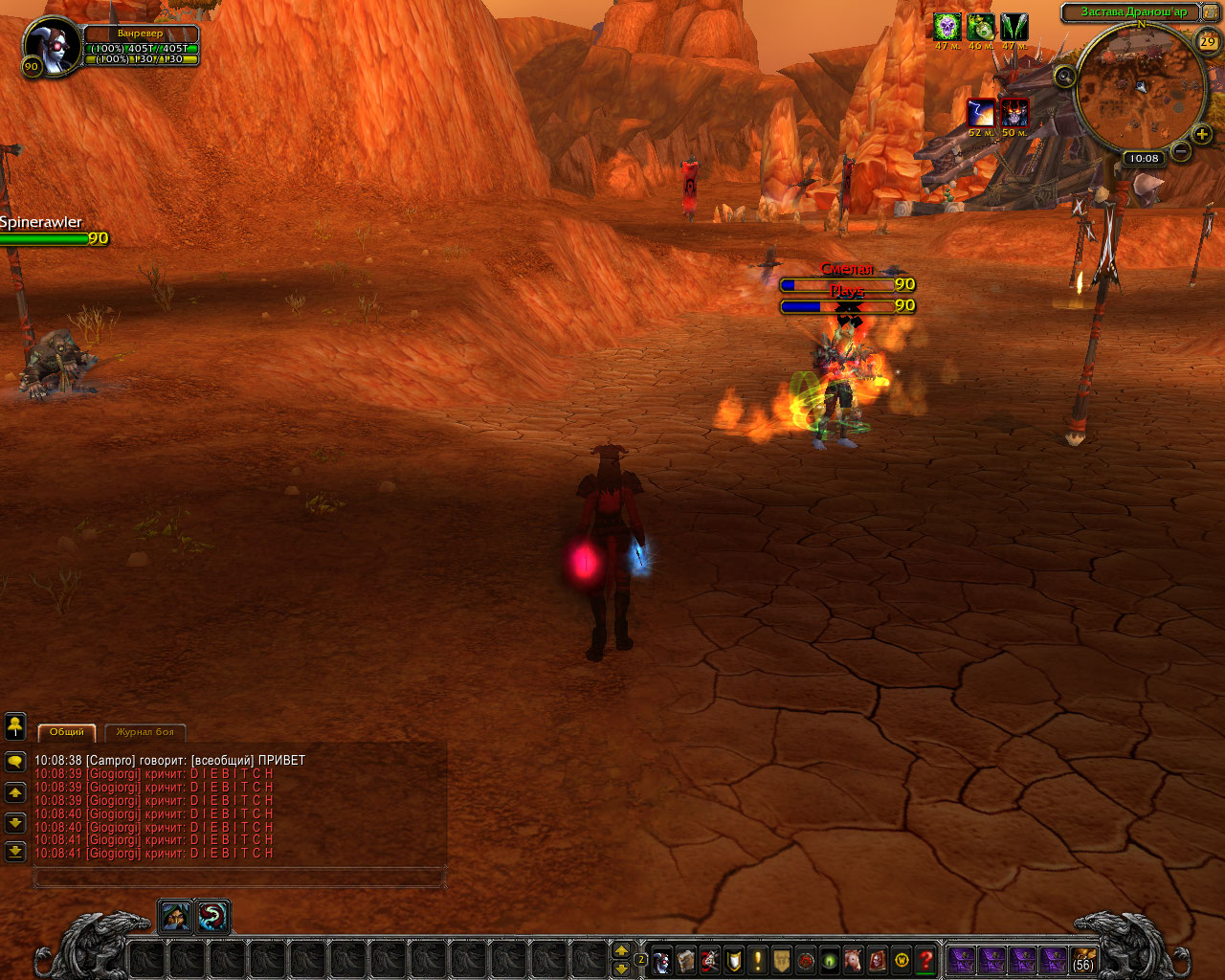Viewport: 1225px width, 980px height.
Task: Switch to the Журнал боя chat tab
Action: (145, 732)
